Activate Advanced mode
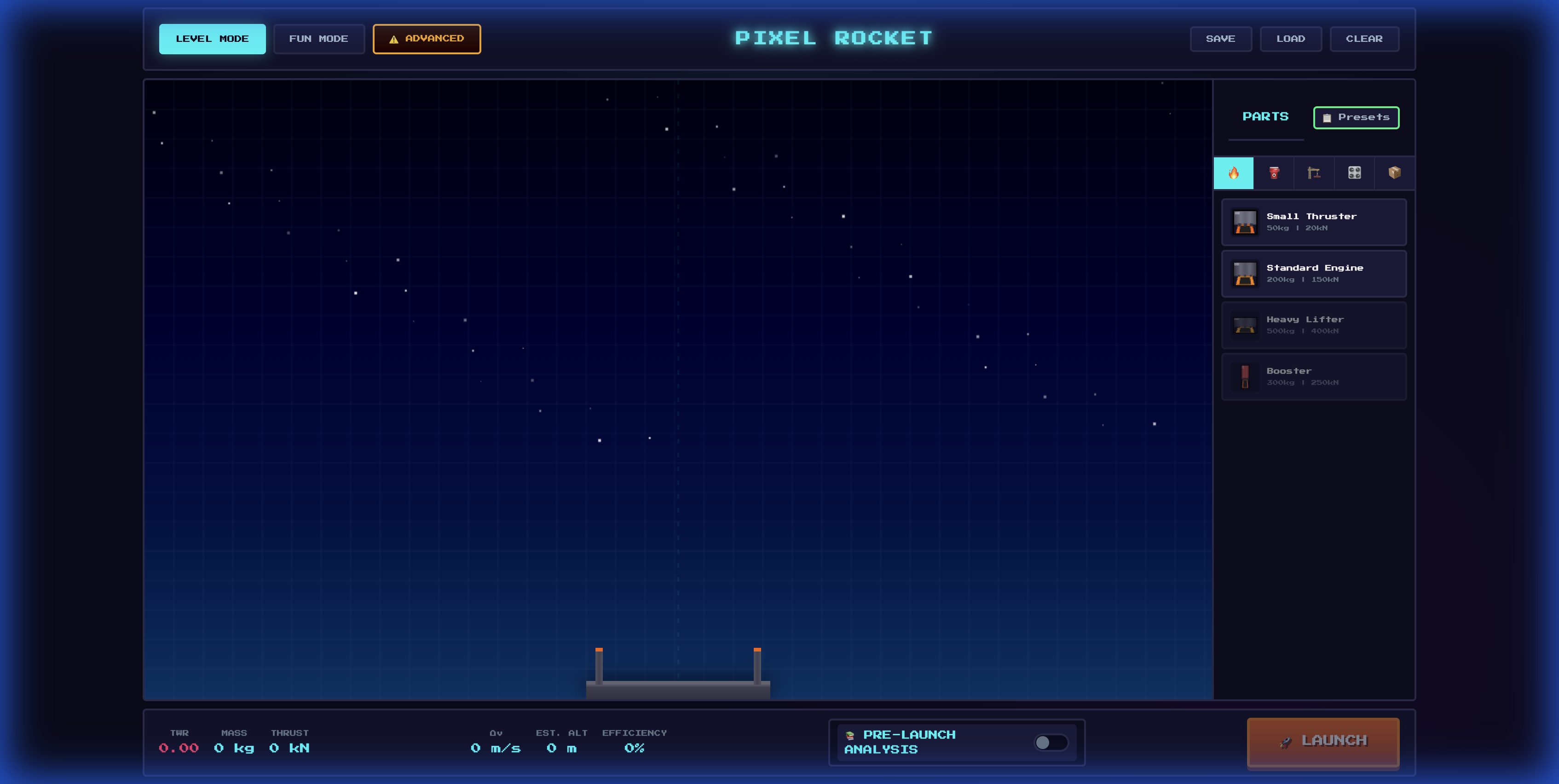The image size is (1559, 784). 427,39
